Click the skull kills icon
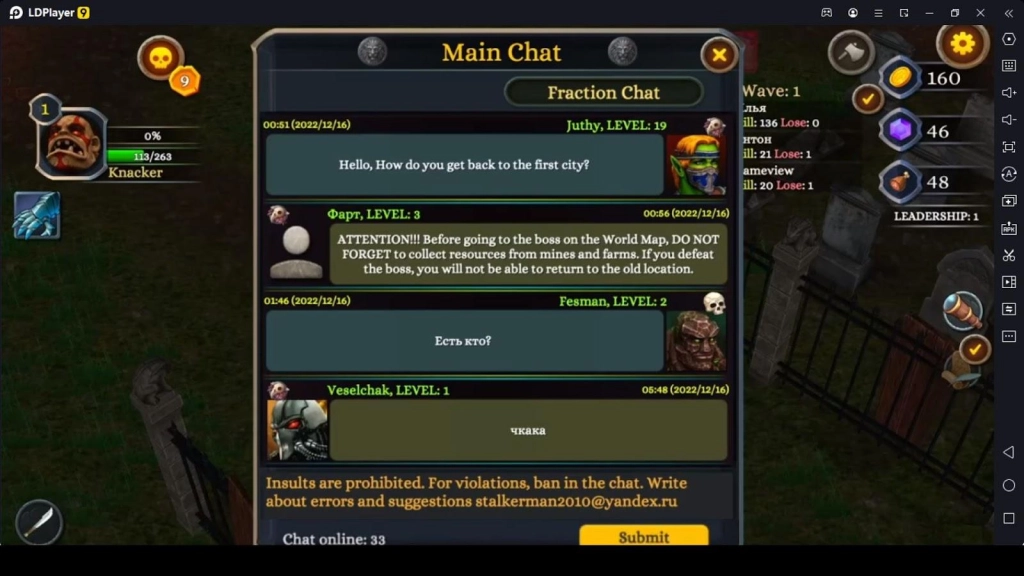 click(x=160, y=58)
